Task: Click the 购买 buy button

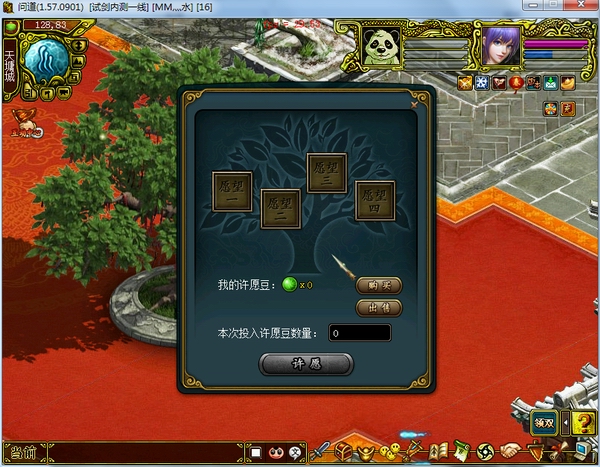Action: [378, 285]
